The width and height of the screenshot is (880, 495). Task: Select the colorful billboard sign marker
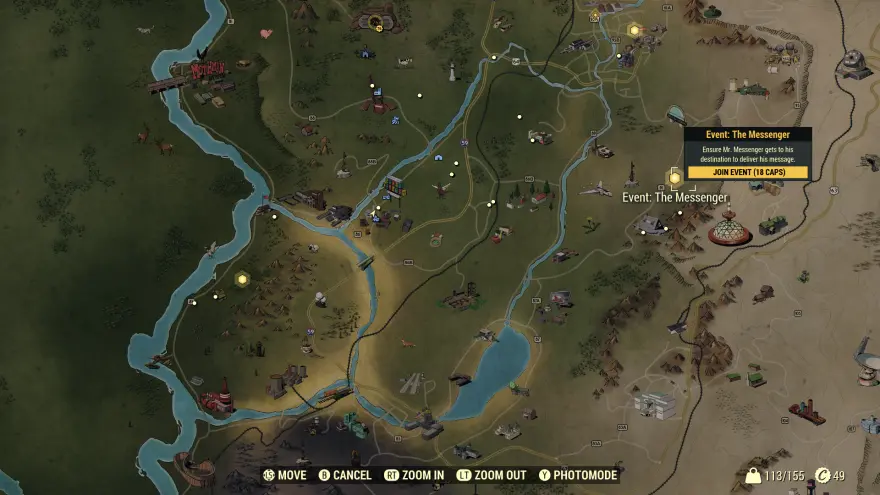(x=395, y=185)
